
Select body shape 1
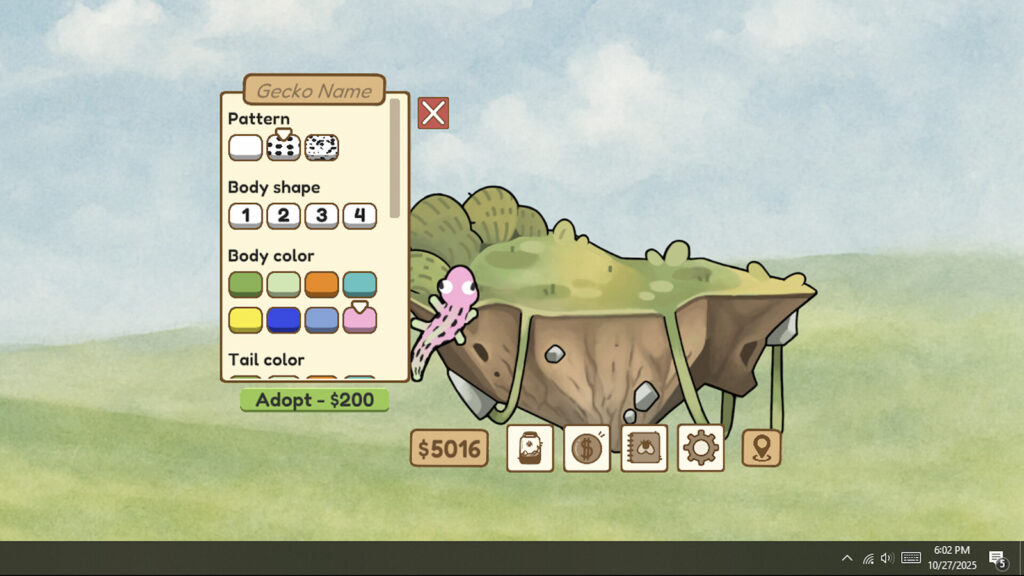pyautogui.click(x=245, y=215)
